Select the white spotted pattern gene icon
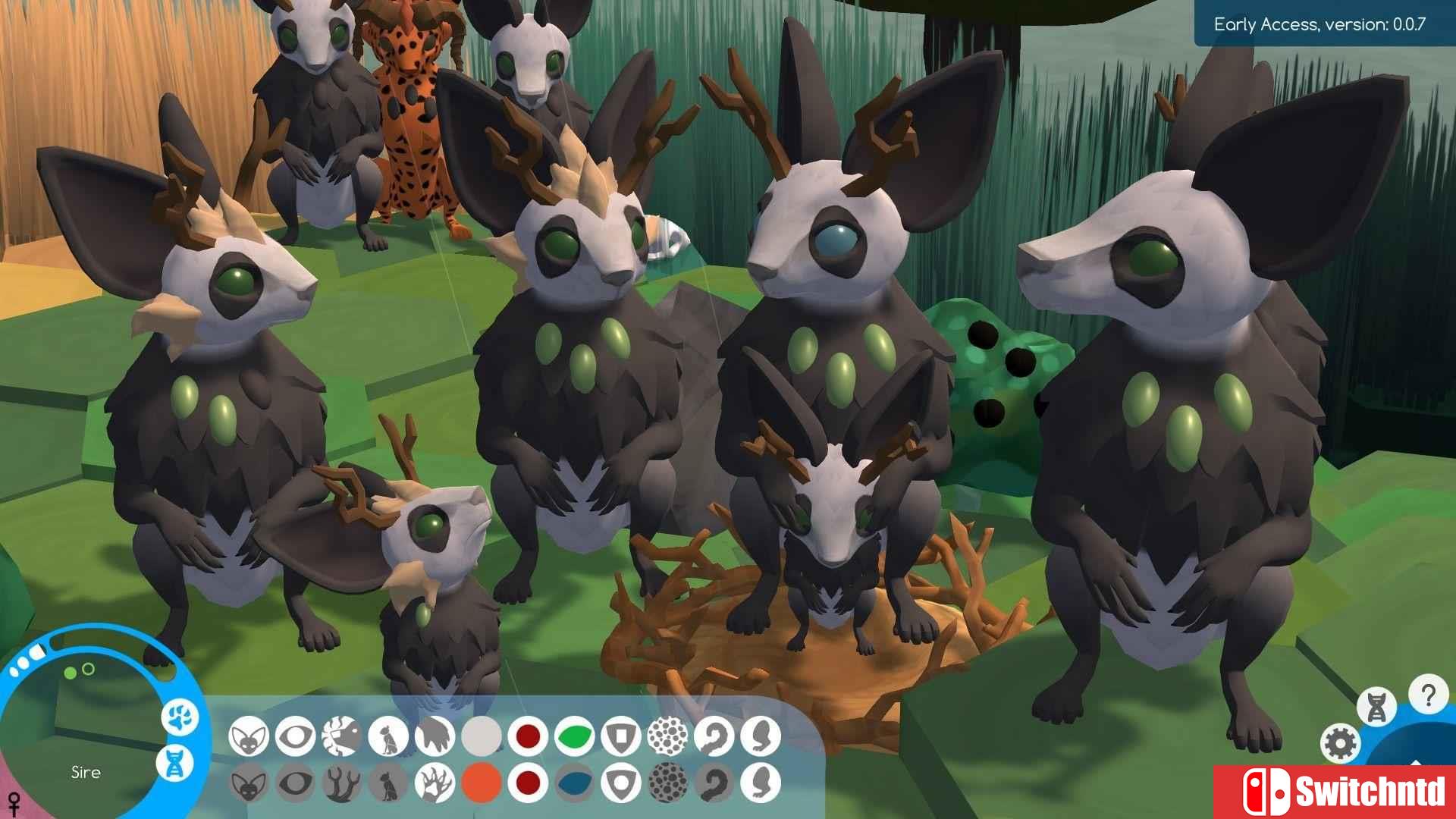This screenshot has width=1456, height=819. (x=668, y=736)
